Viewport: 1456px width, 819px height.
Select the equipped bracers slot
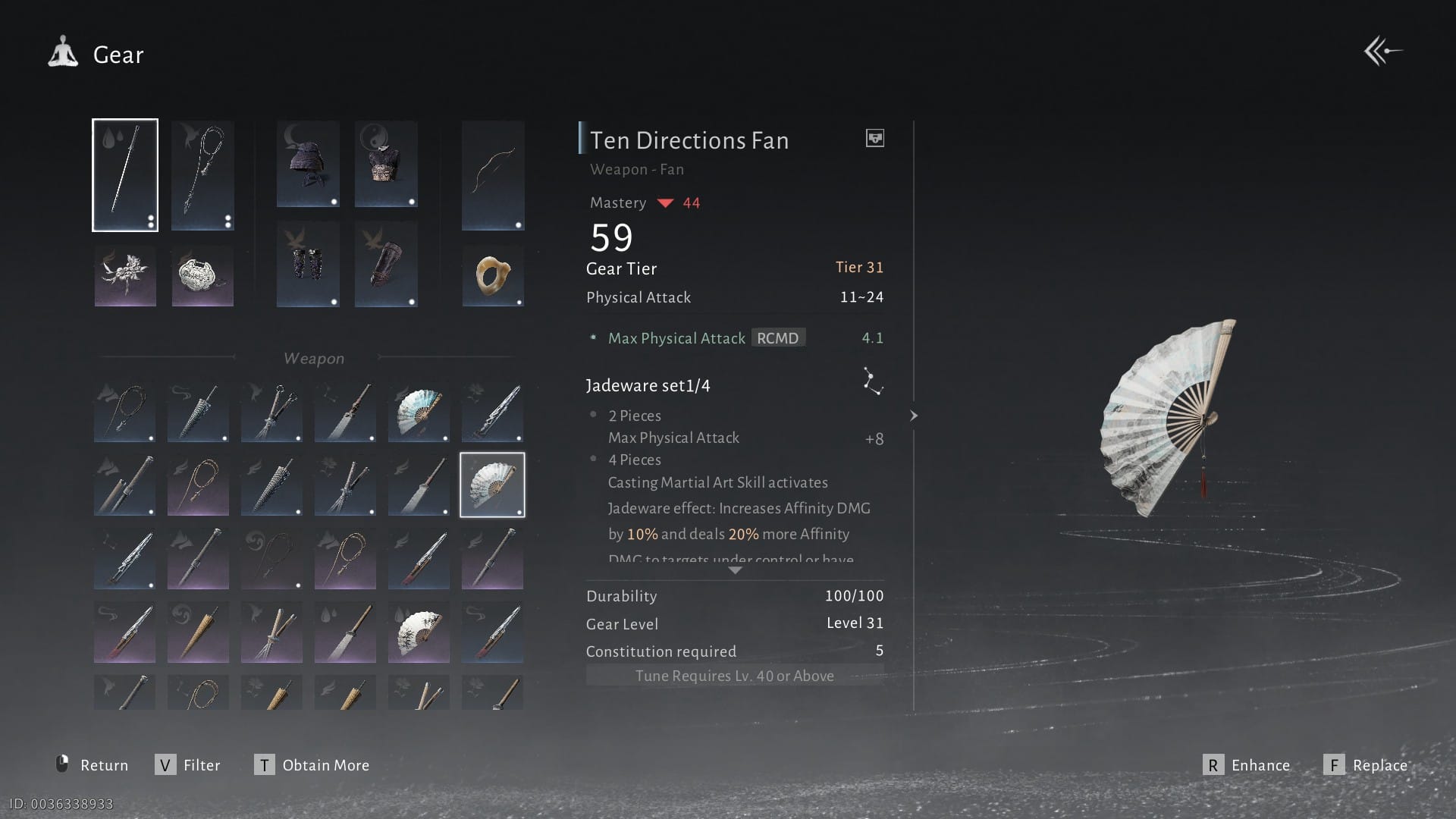point(308,264)
